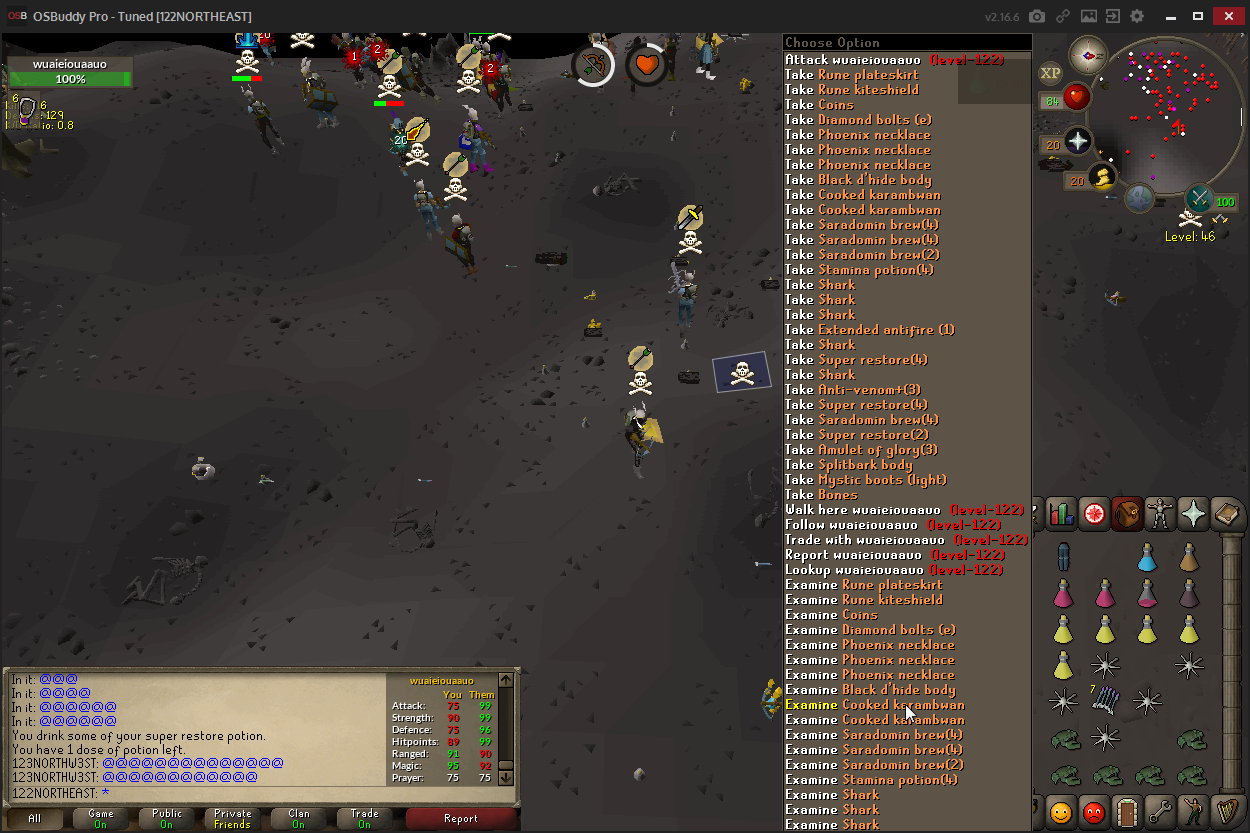The width and height of the screenshot is (1250, 833).
Task: Take the Rune plateskirt
Action: pyautogui.click(x=866, y=75)
